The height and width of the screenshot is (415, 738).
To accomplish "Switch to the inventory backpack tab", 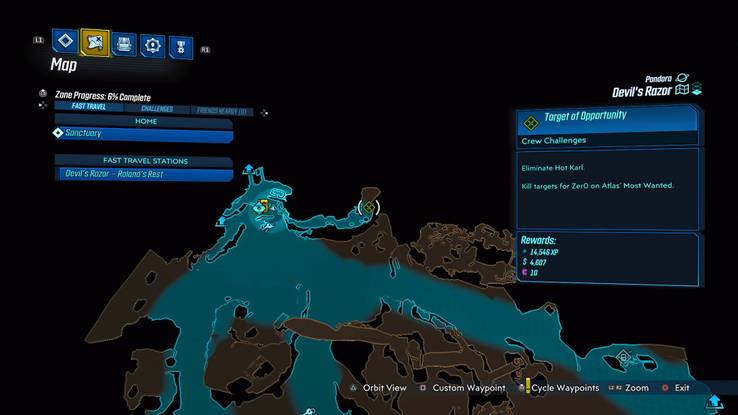I will (x=124, y=44).
